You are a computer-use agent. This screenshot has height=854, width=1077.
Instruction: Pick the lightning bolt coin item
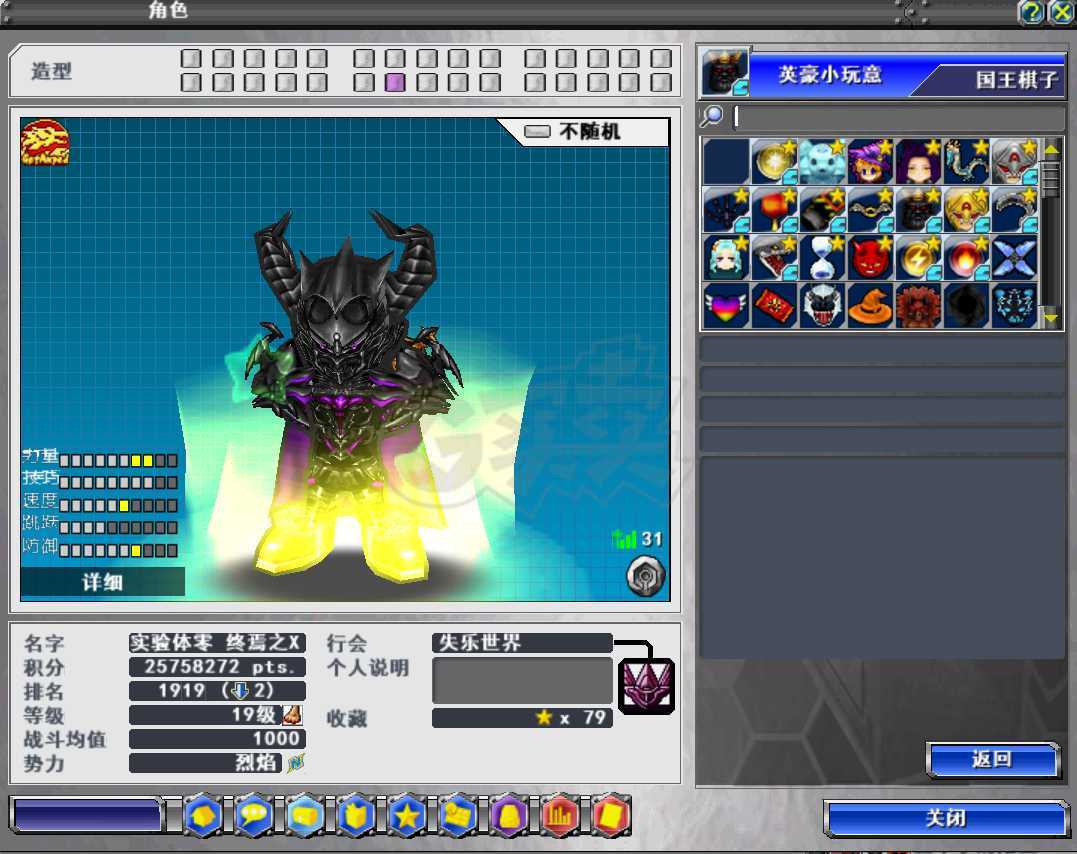(x=919, y=258)
